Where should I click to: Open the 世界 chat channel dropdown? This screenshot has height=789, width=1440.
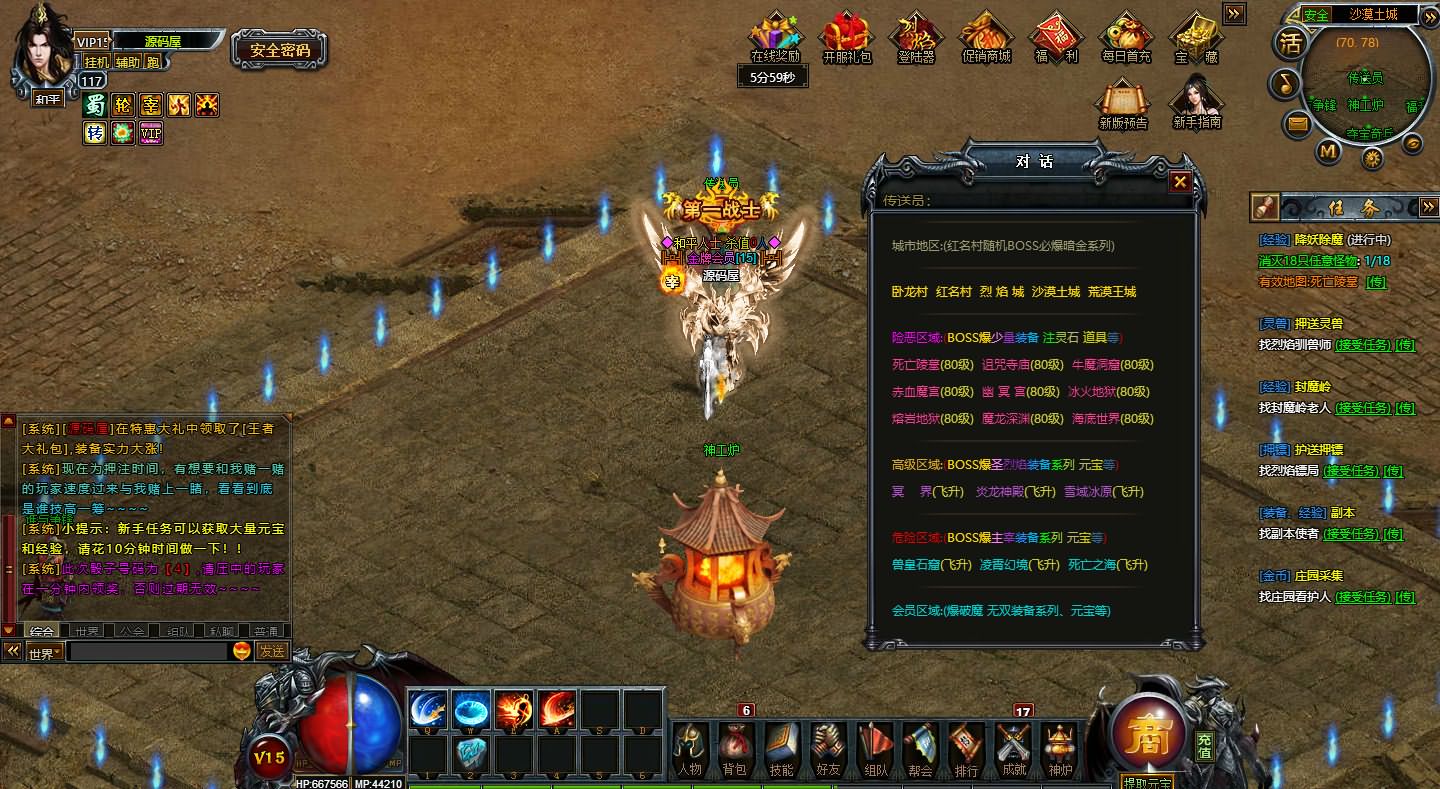pyautogui.click(x=45, y=653)
